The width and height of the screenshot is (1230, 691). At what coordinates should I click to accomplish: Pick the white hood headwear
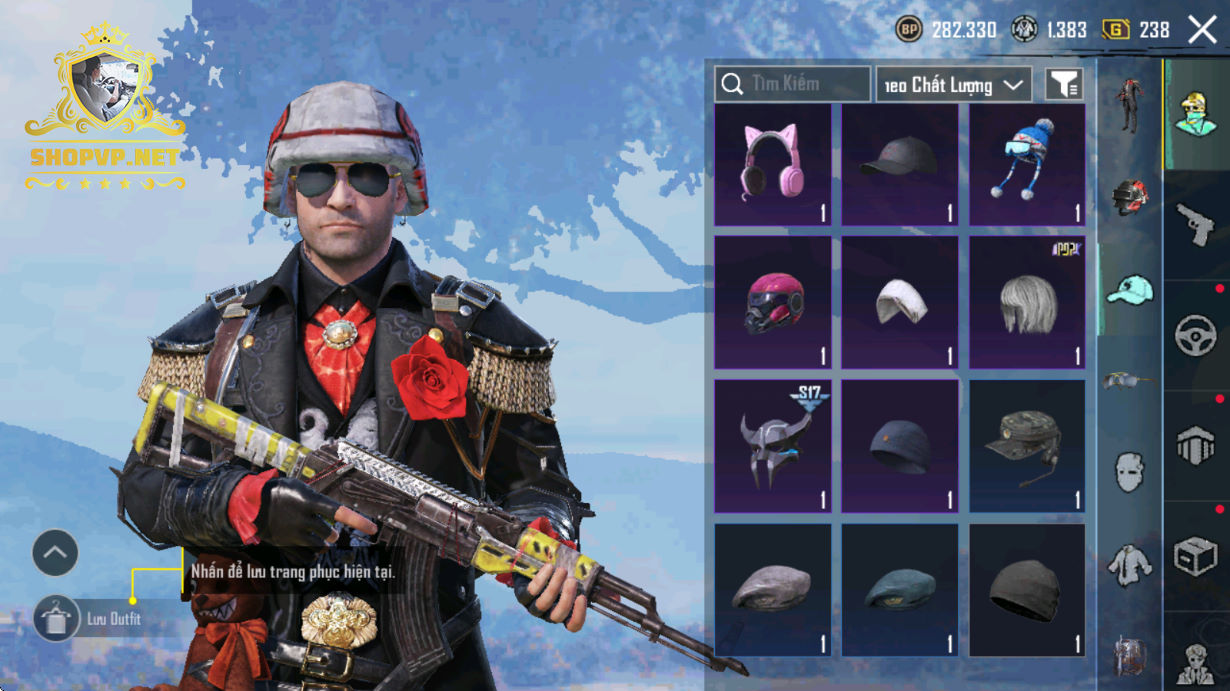tap(899, 302)
